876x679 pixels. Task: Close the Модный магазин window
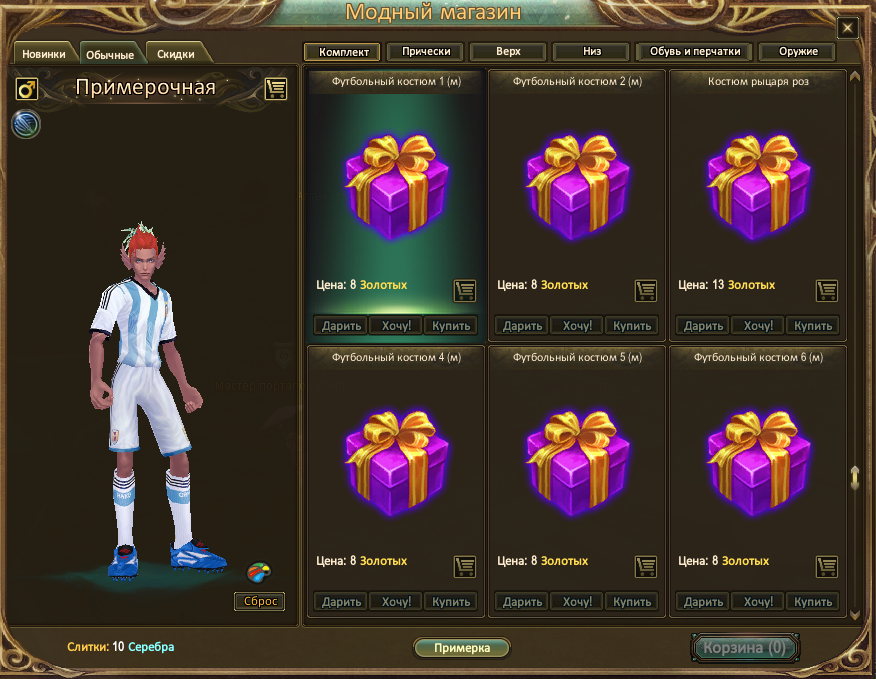[847, 28]
